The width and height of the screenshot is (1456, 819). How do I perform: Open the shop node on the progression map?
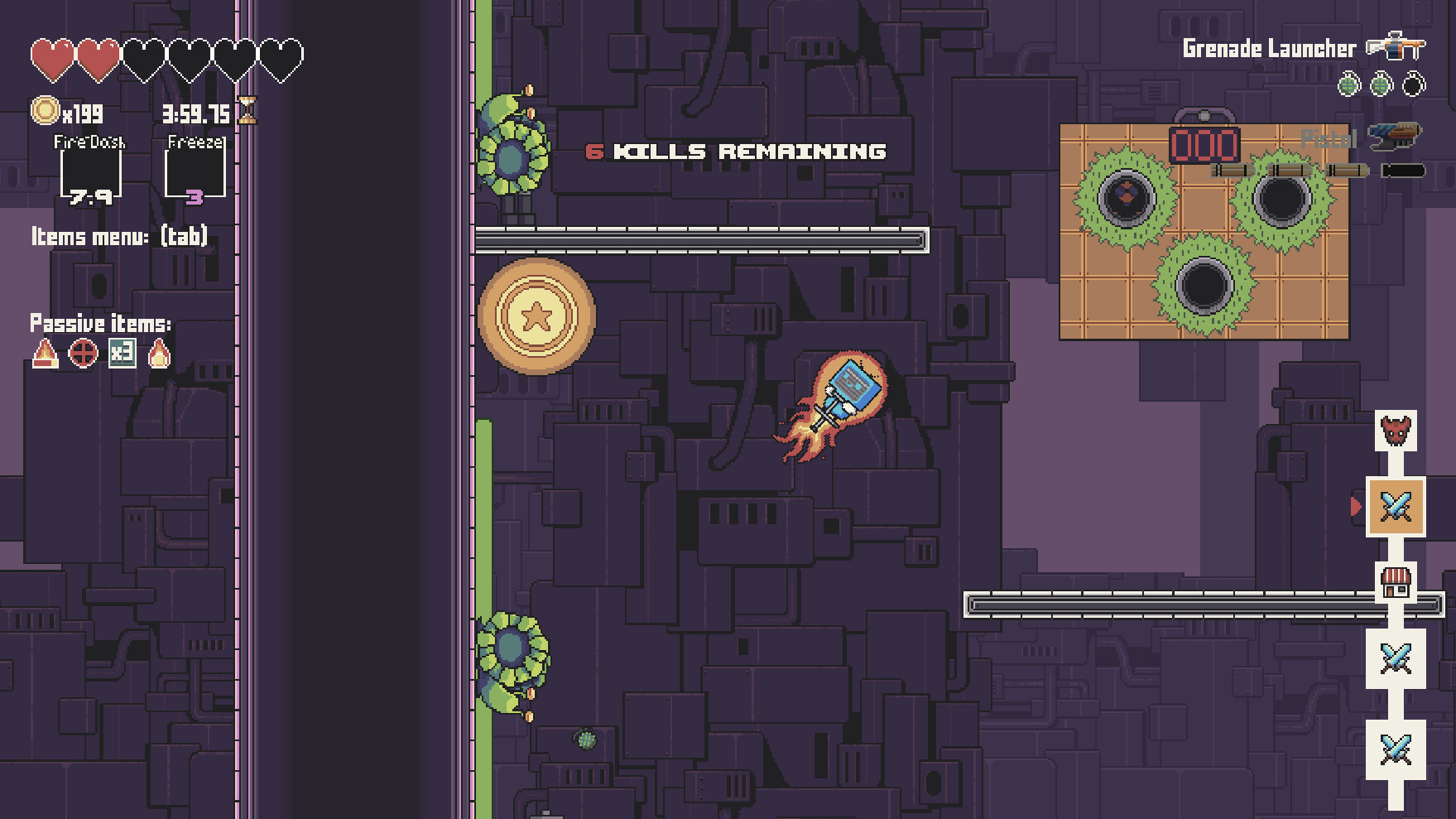click(x=1395, y=581)
